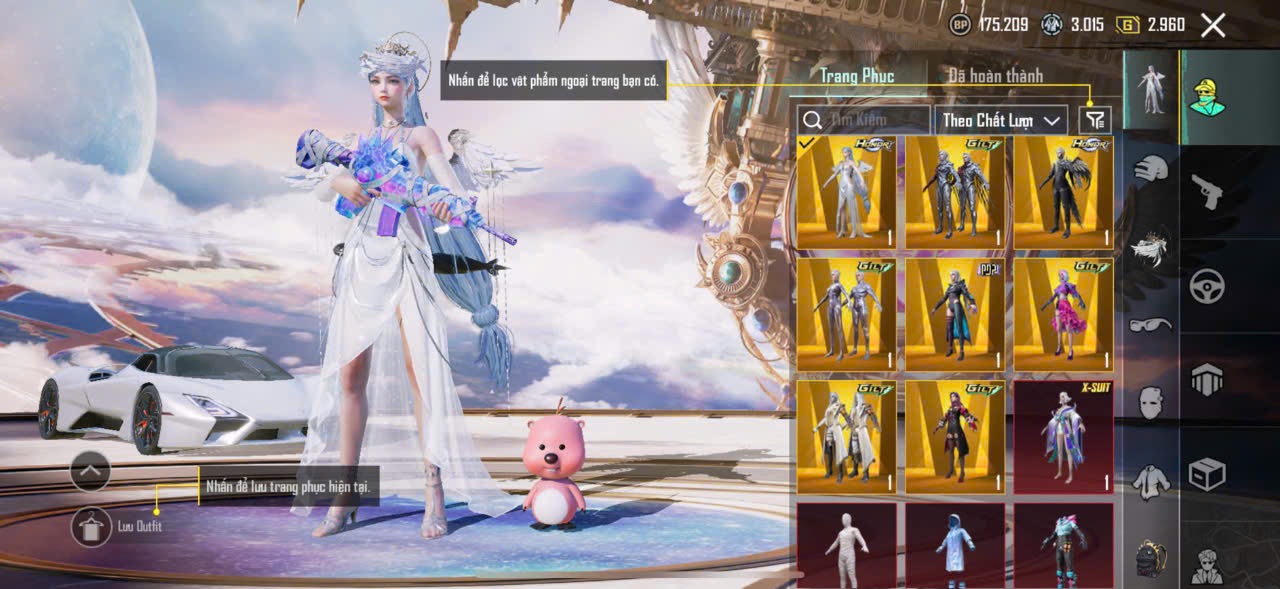
Task: Switch to the Trang Phục tab
Action: click(857, 76)
